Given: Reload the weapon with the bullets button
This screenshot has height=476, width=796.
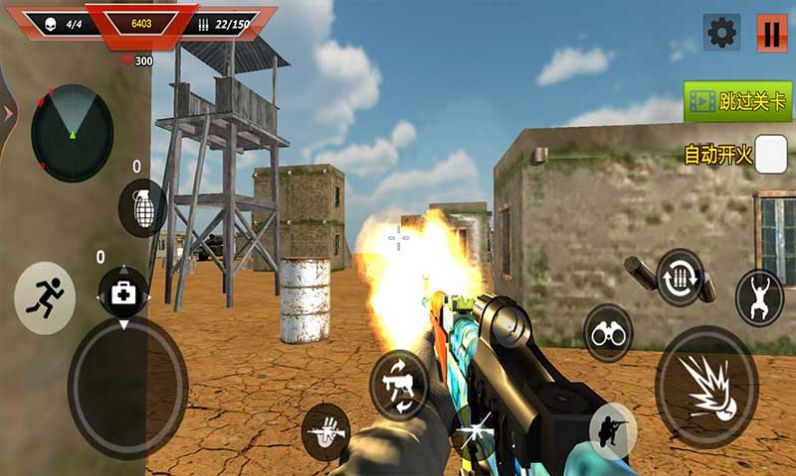Looking at the screenshot, I should click(680, 277).
